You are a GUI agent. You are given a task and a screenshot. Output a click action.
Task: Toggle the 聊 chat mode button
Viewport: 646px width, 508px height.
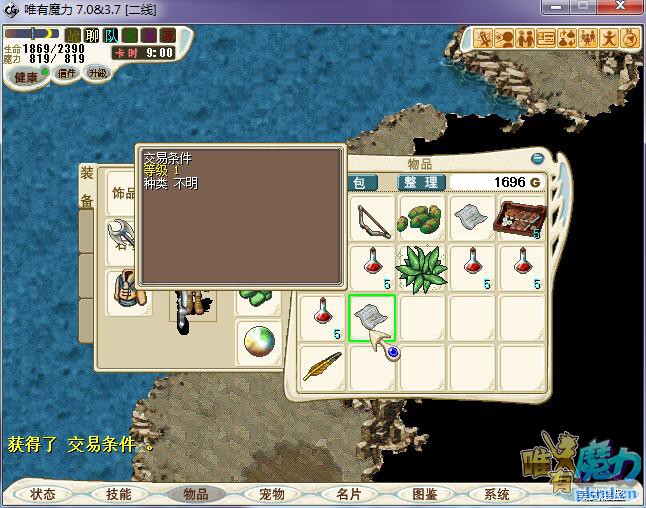coord(92,36)
